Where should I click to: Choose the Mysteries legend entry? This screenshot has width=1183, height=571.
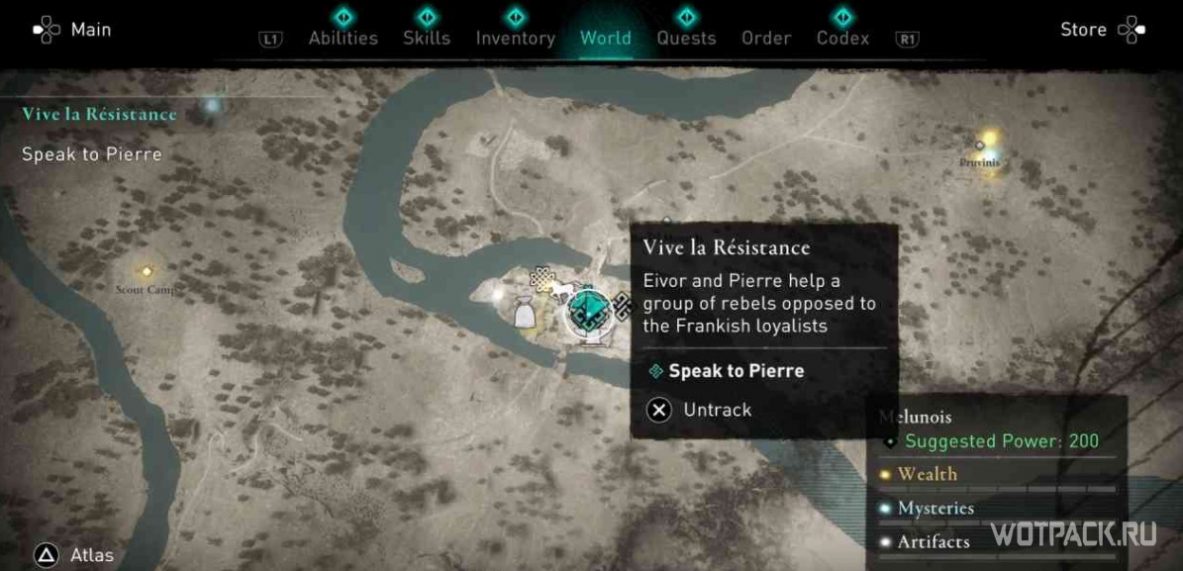point(935,508)
